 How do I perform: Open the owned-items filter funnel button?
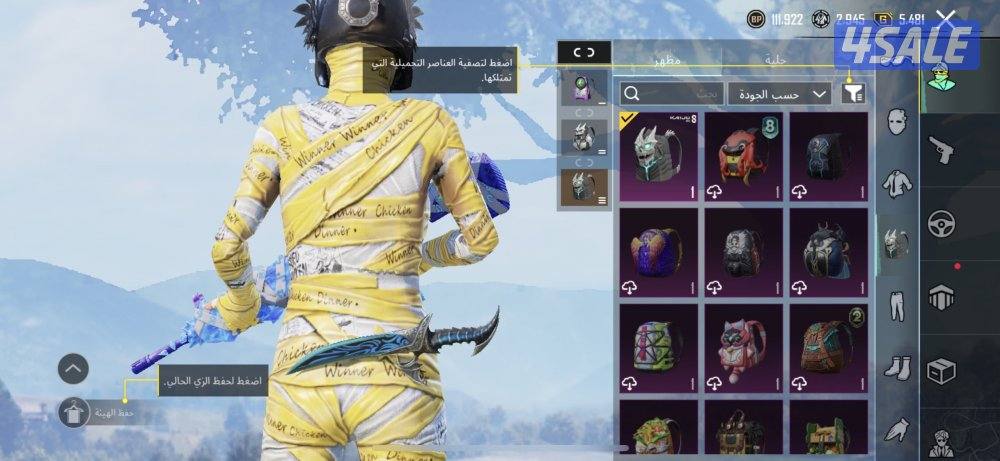coord(853,94)
